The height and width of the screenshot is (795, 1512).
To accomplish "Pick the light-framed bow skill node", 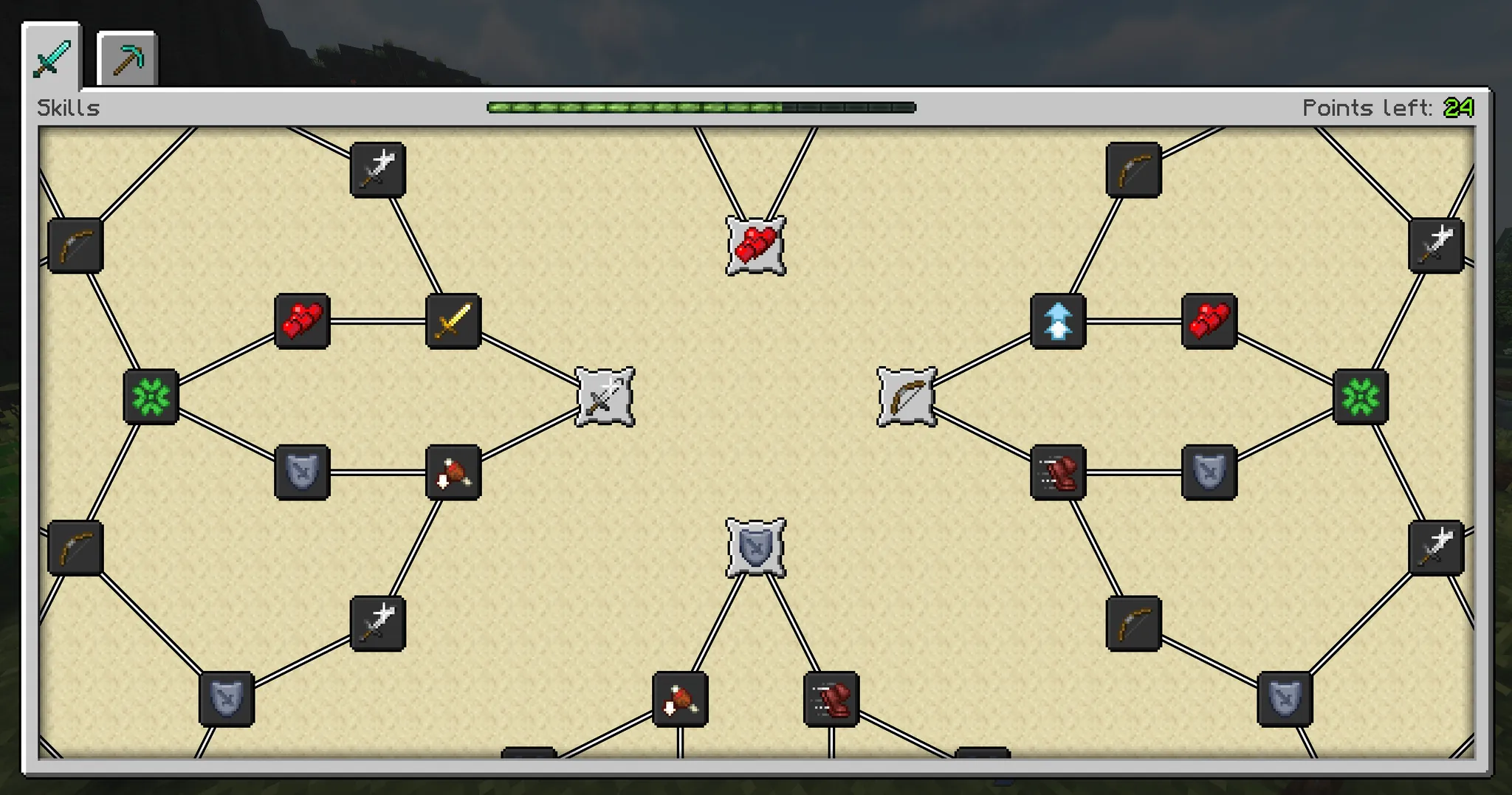I will (x=907, y=397).
